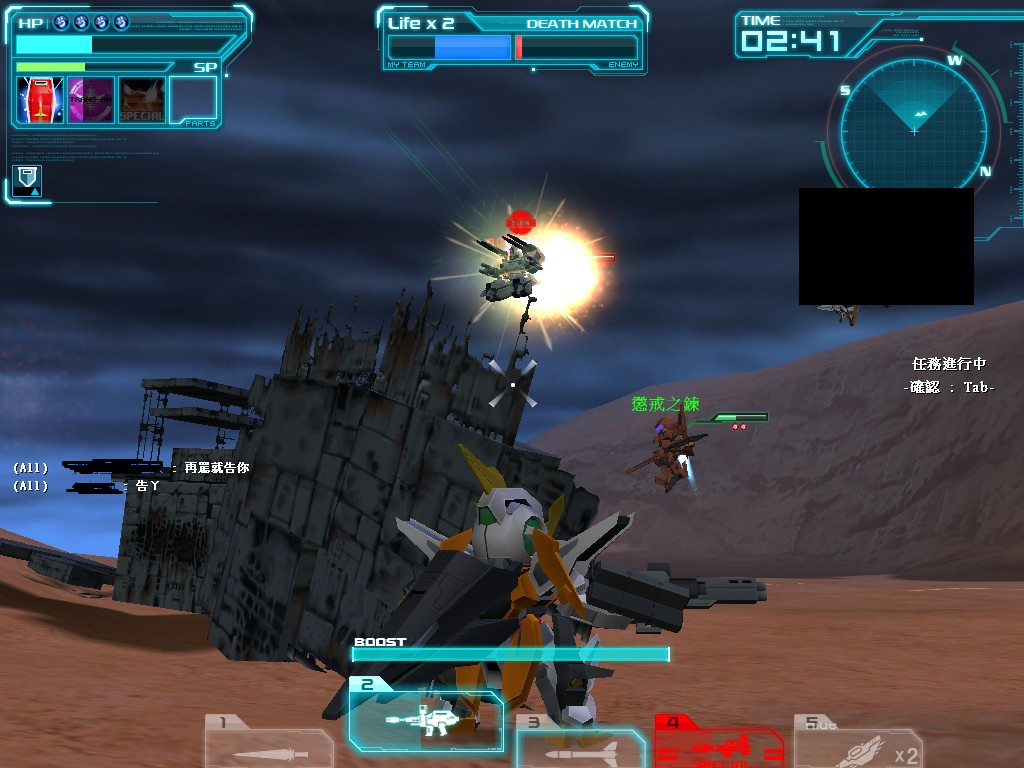Screen dimensions: 1024x768
Task: Activate the Trans-Am skill icon
Action: (x=91, y=100)
